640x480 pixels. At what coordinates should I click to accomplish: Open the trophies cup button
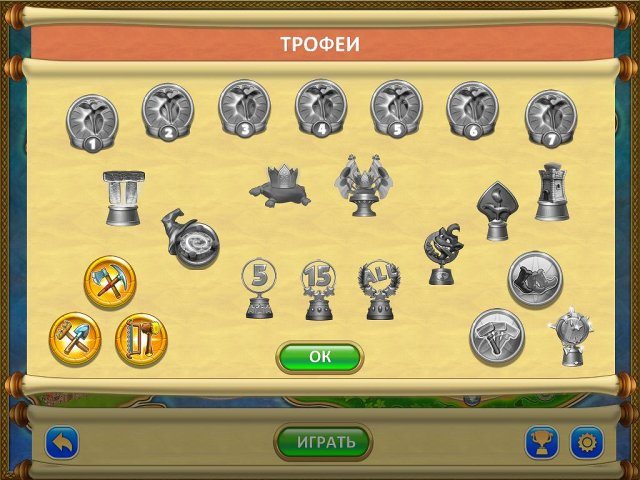tap(542, 441)
